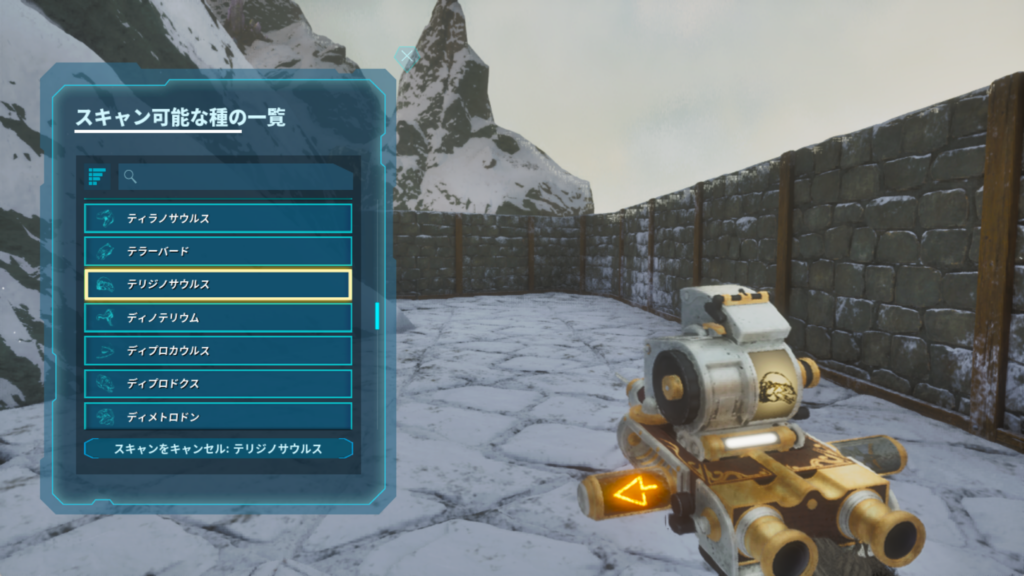
Task: Click the スキャンをキャンセル button
Action: pos(218,449)
